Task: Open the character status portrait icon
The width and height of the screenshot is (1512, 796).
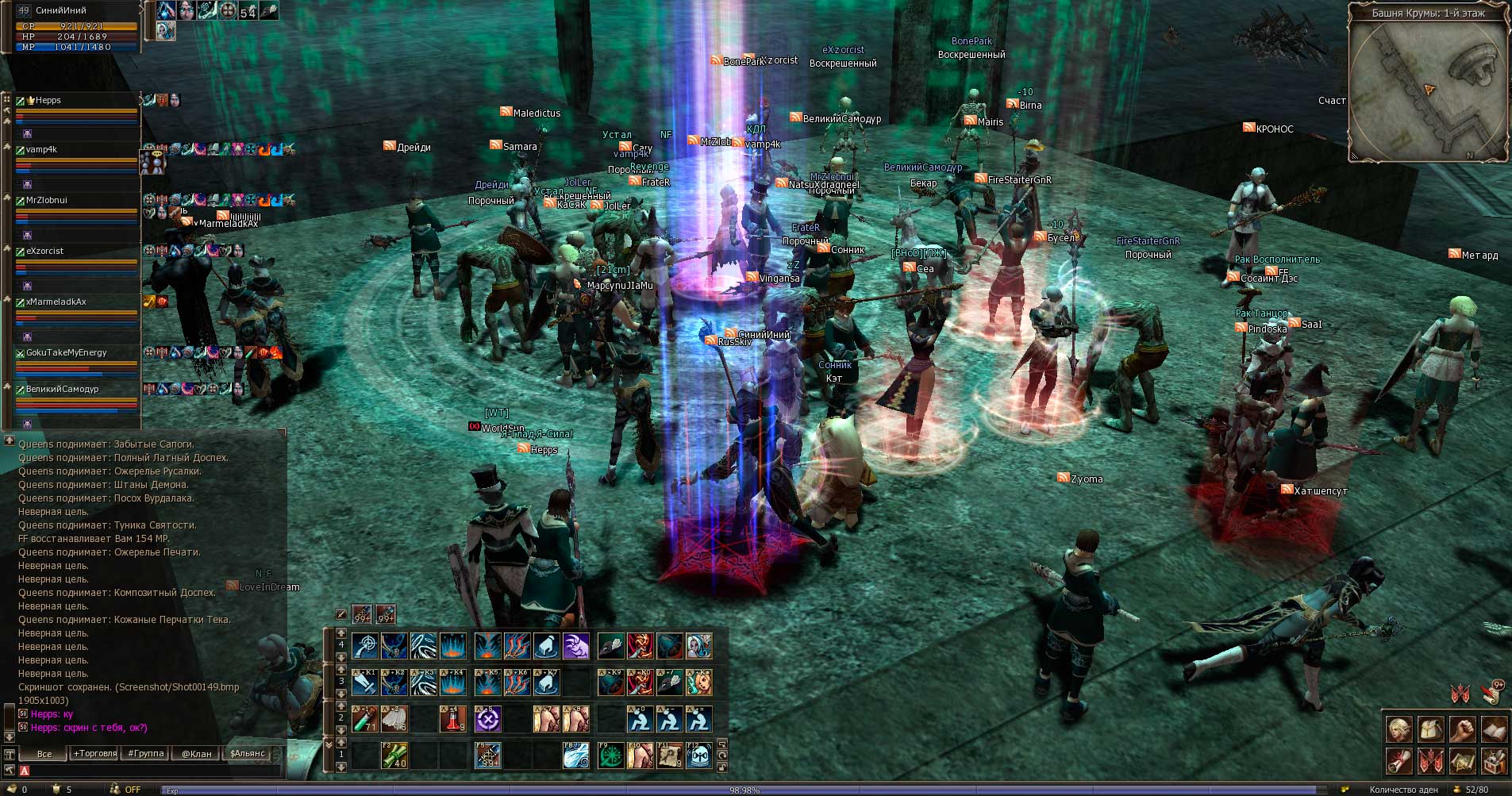Action: point(1399,729)
